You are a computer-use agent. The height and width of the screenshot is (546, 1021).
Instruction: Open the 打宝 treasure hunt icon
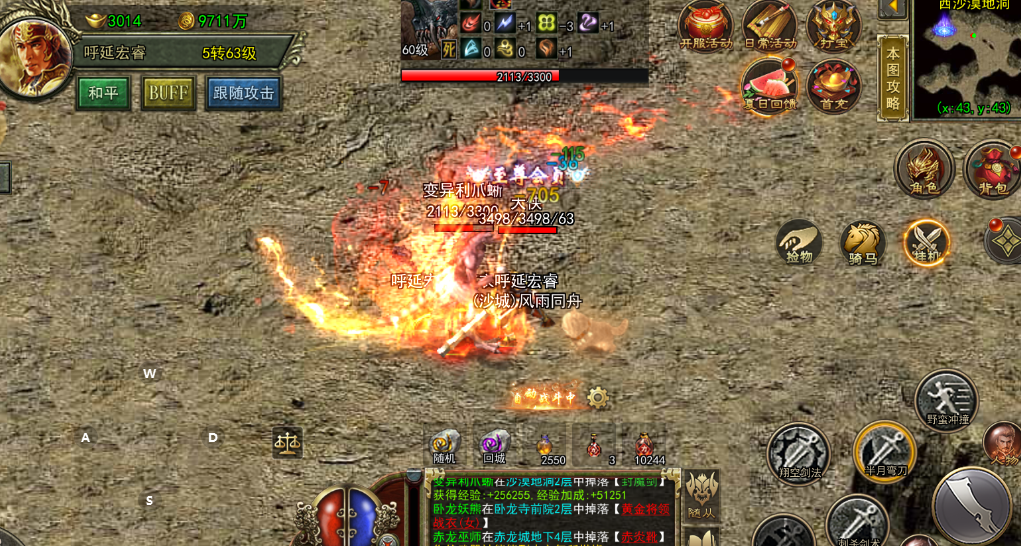point(833,25)
